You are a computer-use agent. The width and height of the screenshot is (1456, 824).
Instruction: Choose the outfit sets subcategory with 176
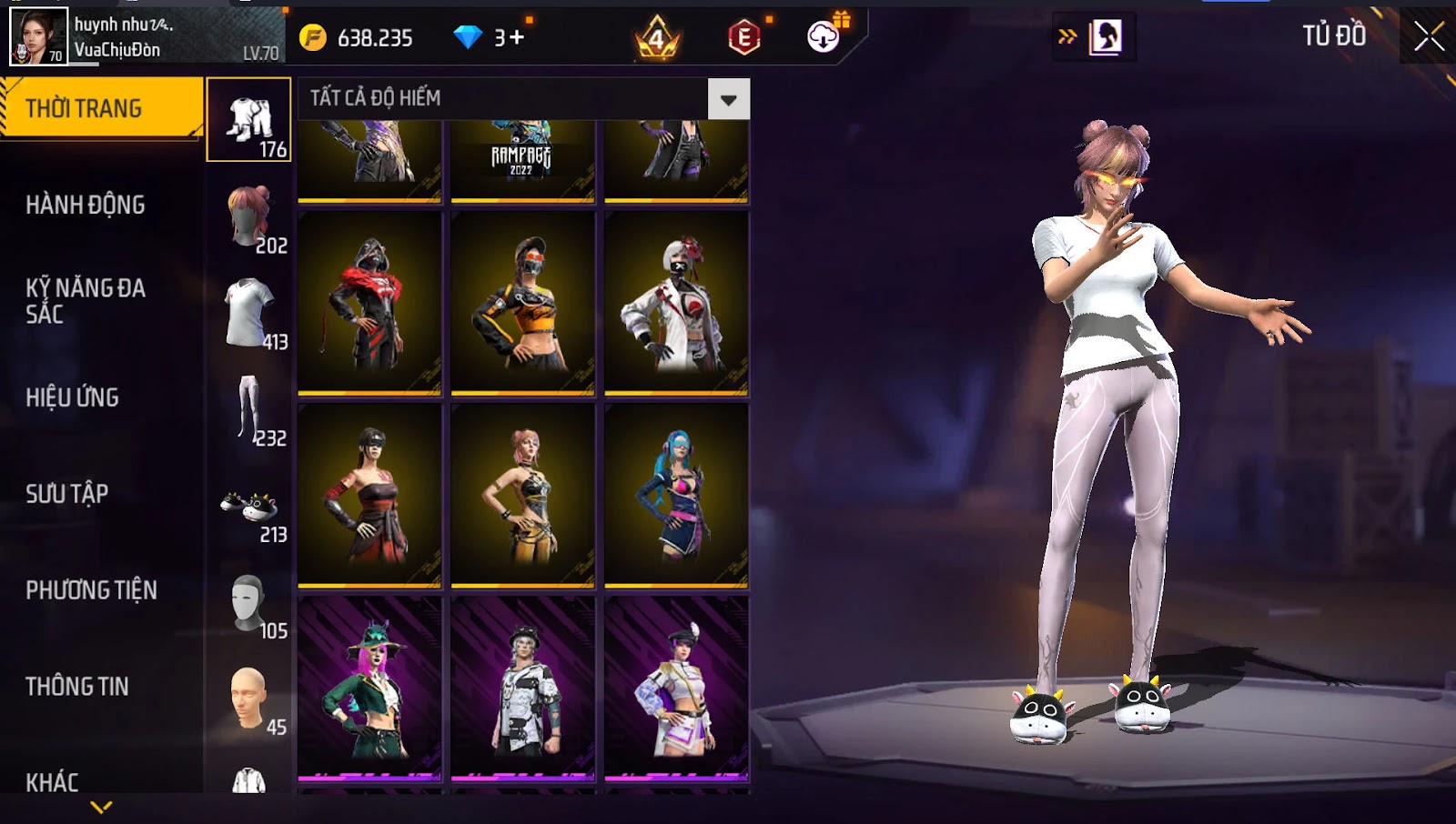(x=249, y=120)
